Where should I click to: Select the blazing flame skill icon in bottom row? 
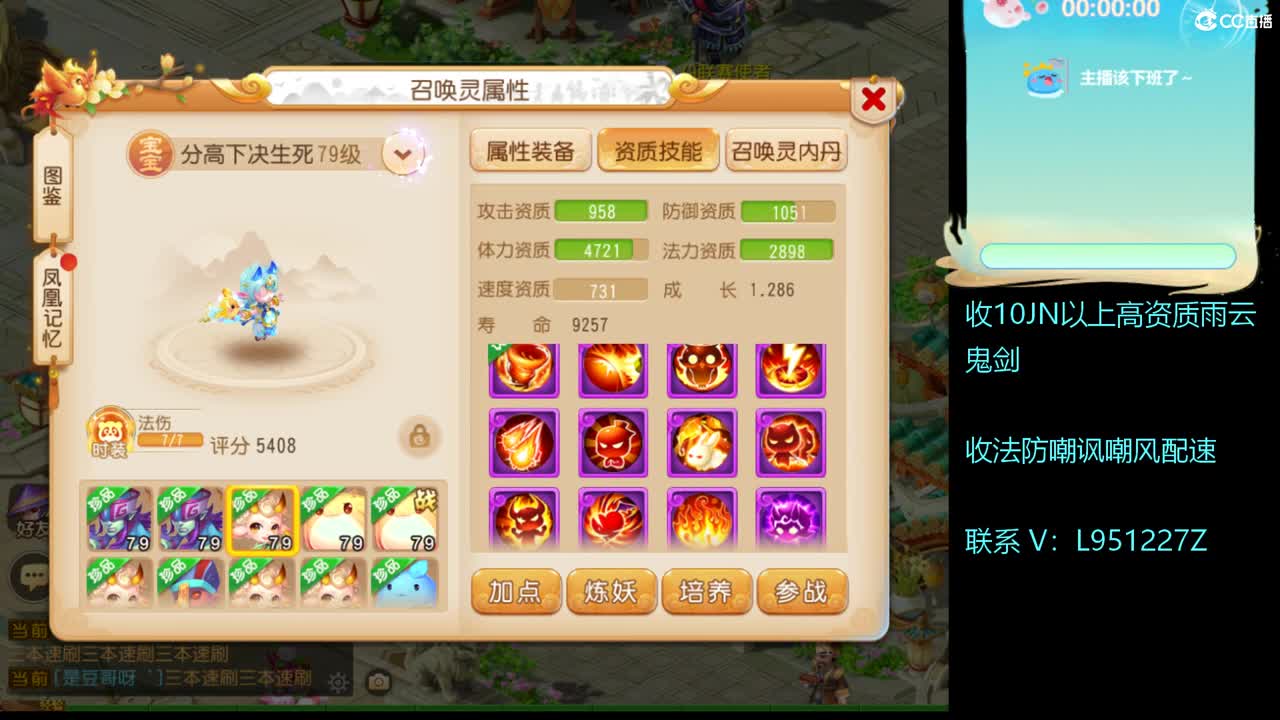(x=701, y=518)
